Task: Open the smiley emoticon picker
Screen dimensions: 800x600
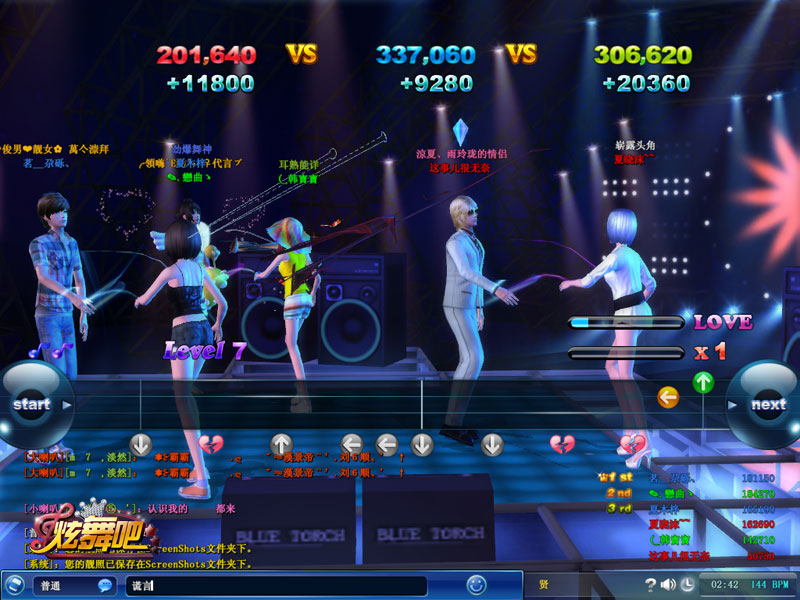Action: 476,584
